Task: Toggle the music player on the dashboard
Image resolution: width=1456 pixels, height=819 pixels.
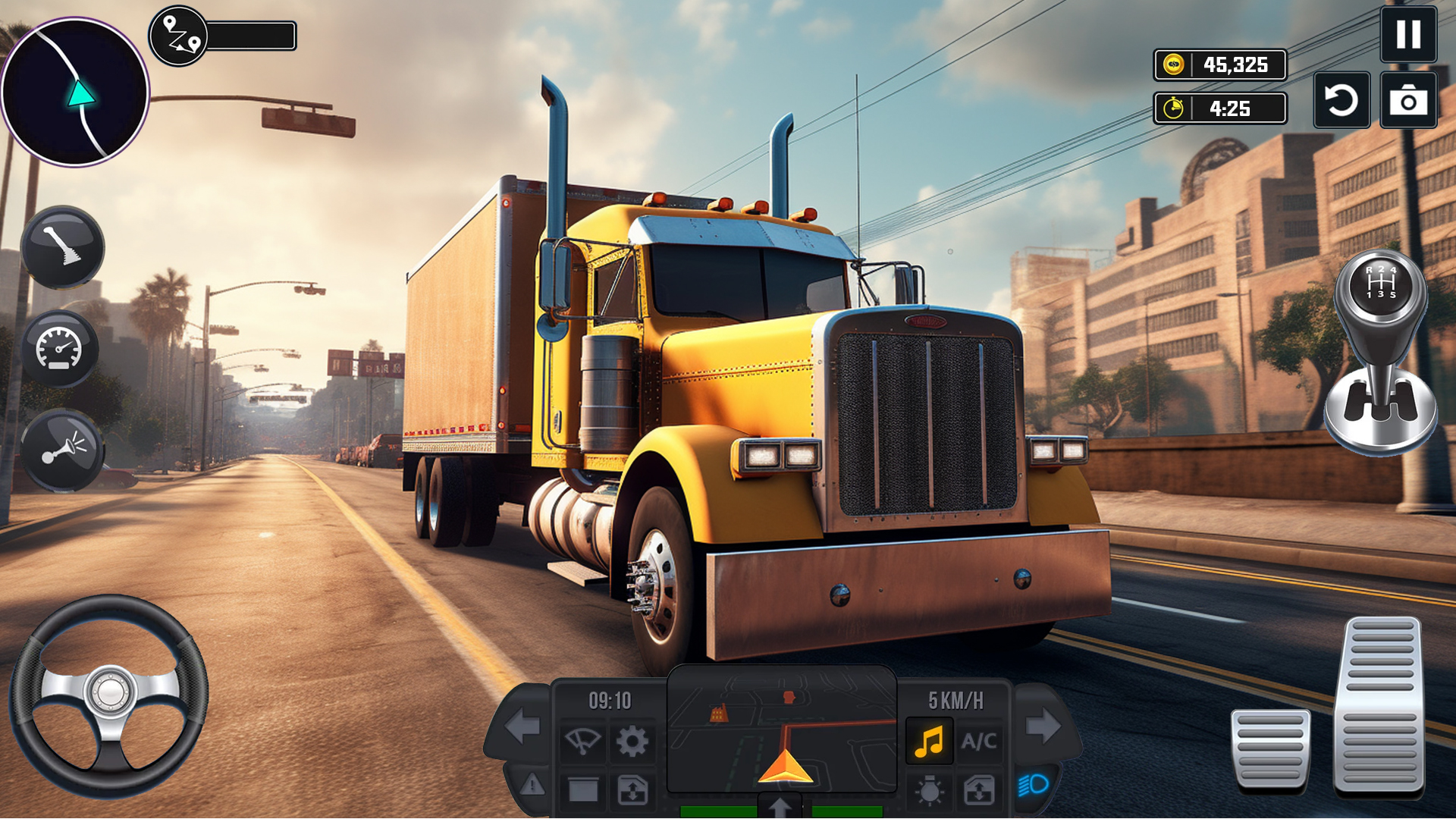Action: click(x=930, y=742)
